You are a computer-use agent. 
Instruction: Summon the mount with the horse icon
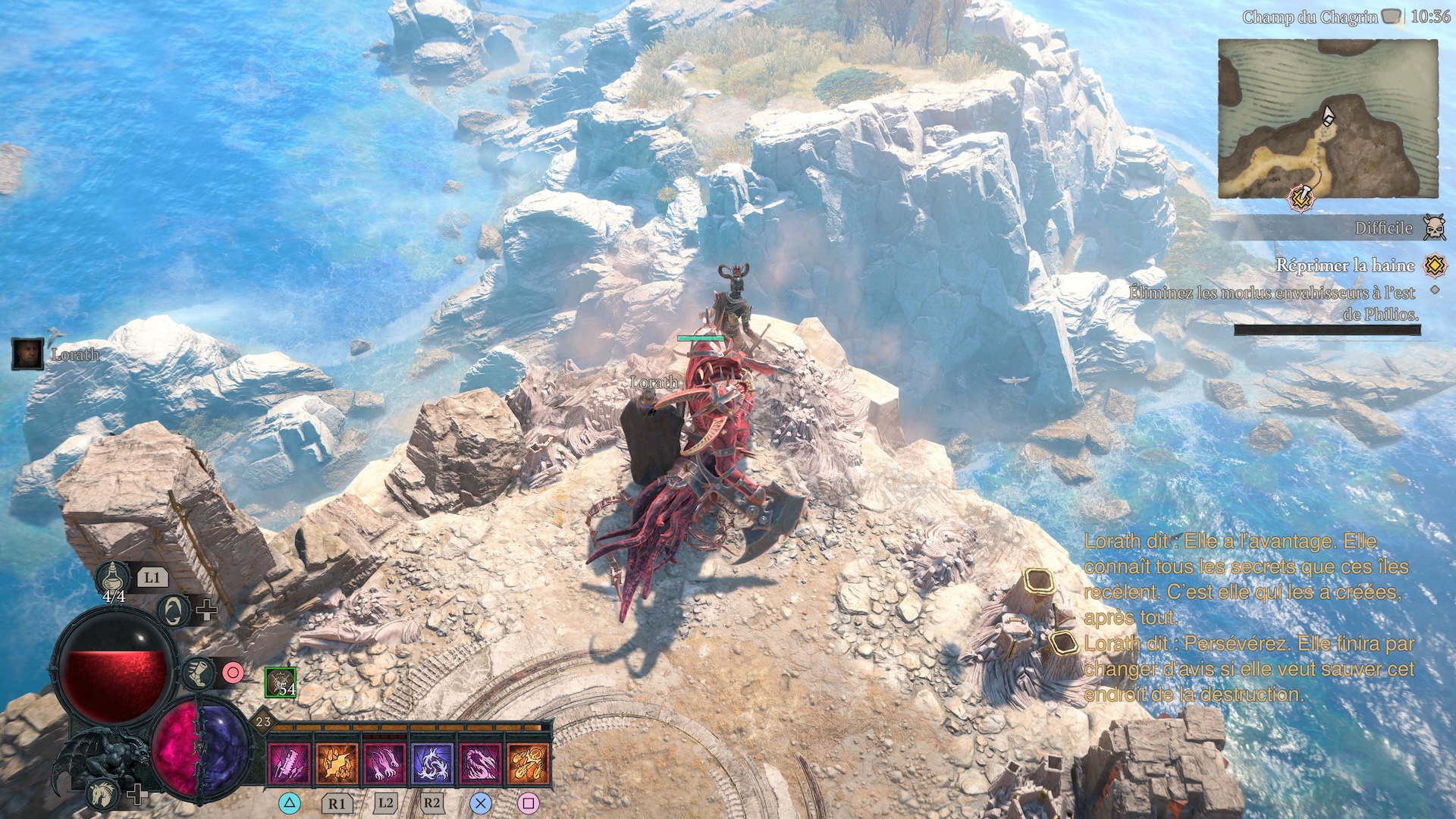[x=102, y=795]
